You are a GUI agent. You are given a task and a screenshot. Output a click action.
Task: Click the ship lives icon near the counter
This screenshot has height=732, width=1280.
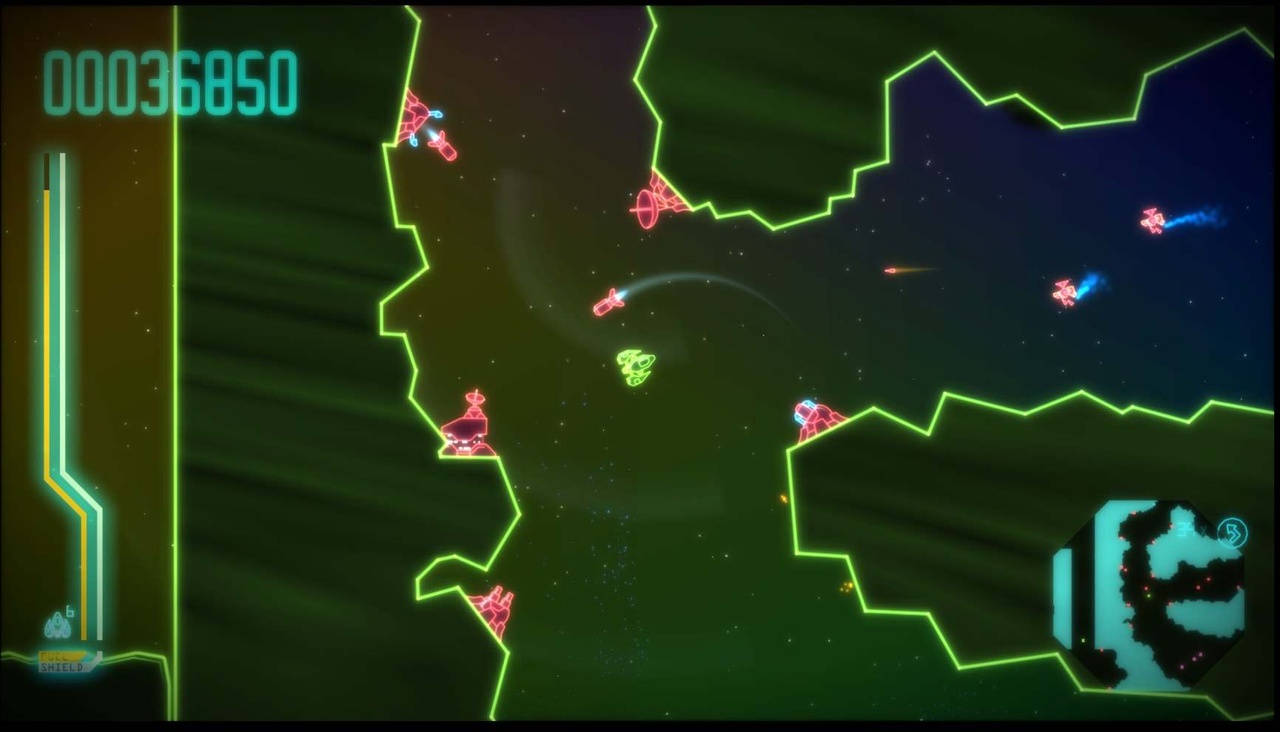coord(56,625)
